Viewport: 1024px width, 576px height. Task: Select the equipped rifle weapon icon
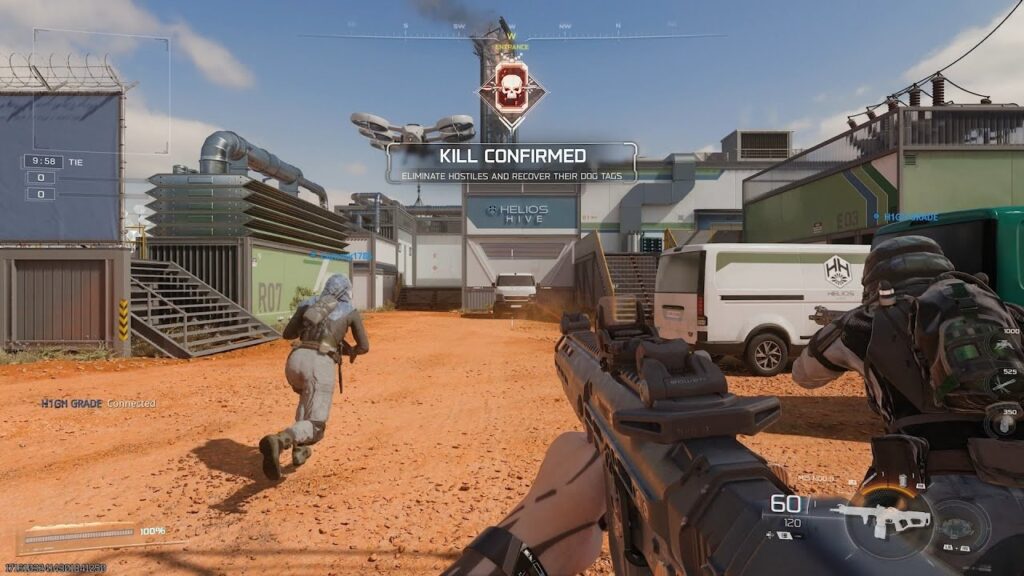click(x=882, y=520)
